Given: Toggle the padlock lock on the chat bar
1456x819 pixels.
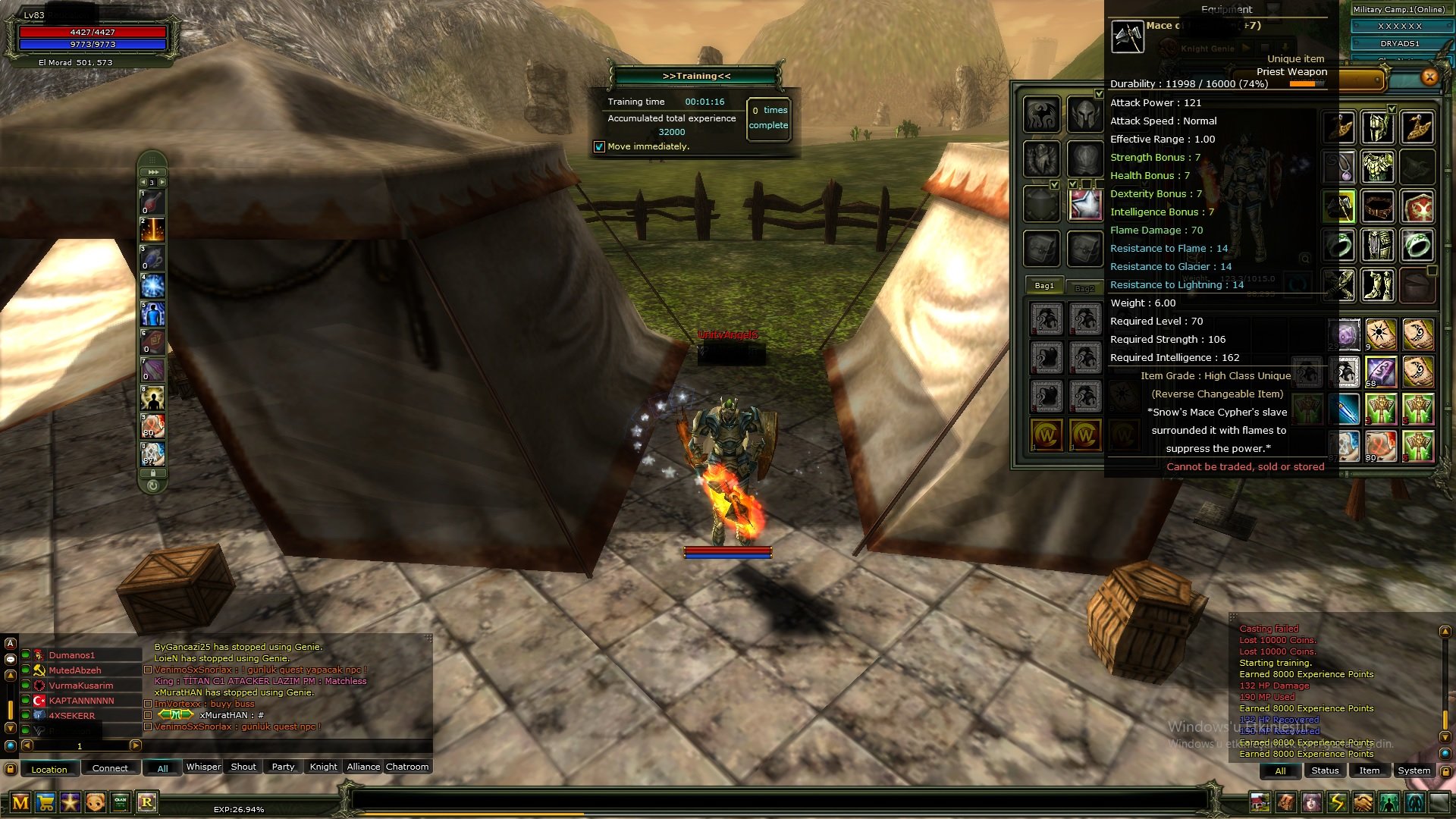Looking at the screenshot, I should click(x=10, y=769).
